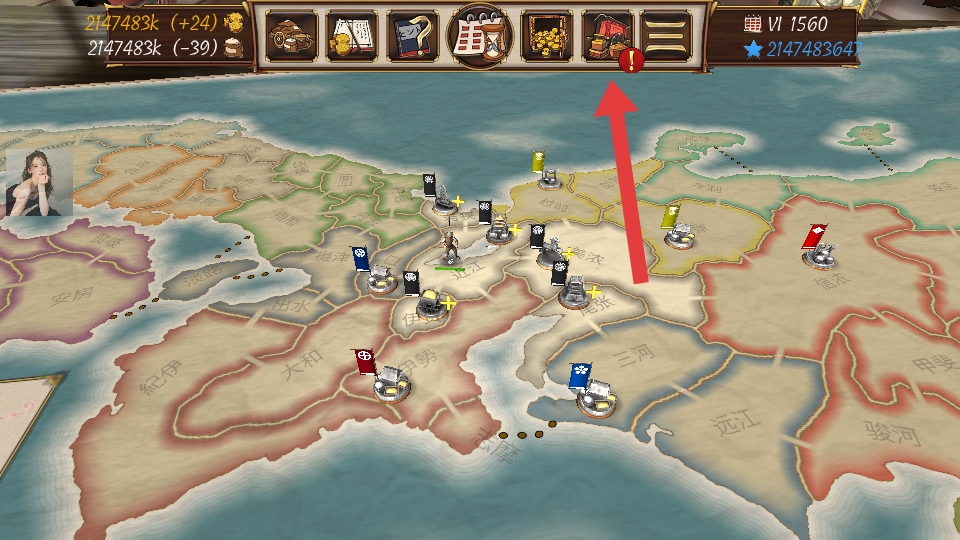Image resolution: width=960 pixels, height=540 pixels.
Task: Open the three-bar main menu button
Action: [666, 36]
